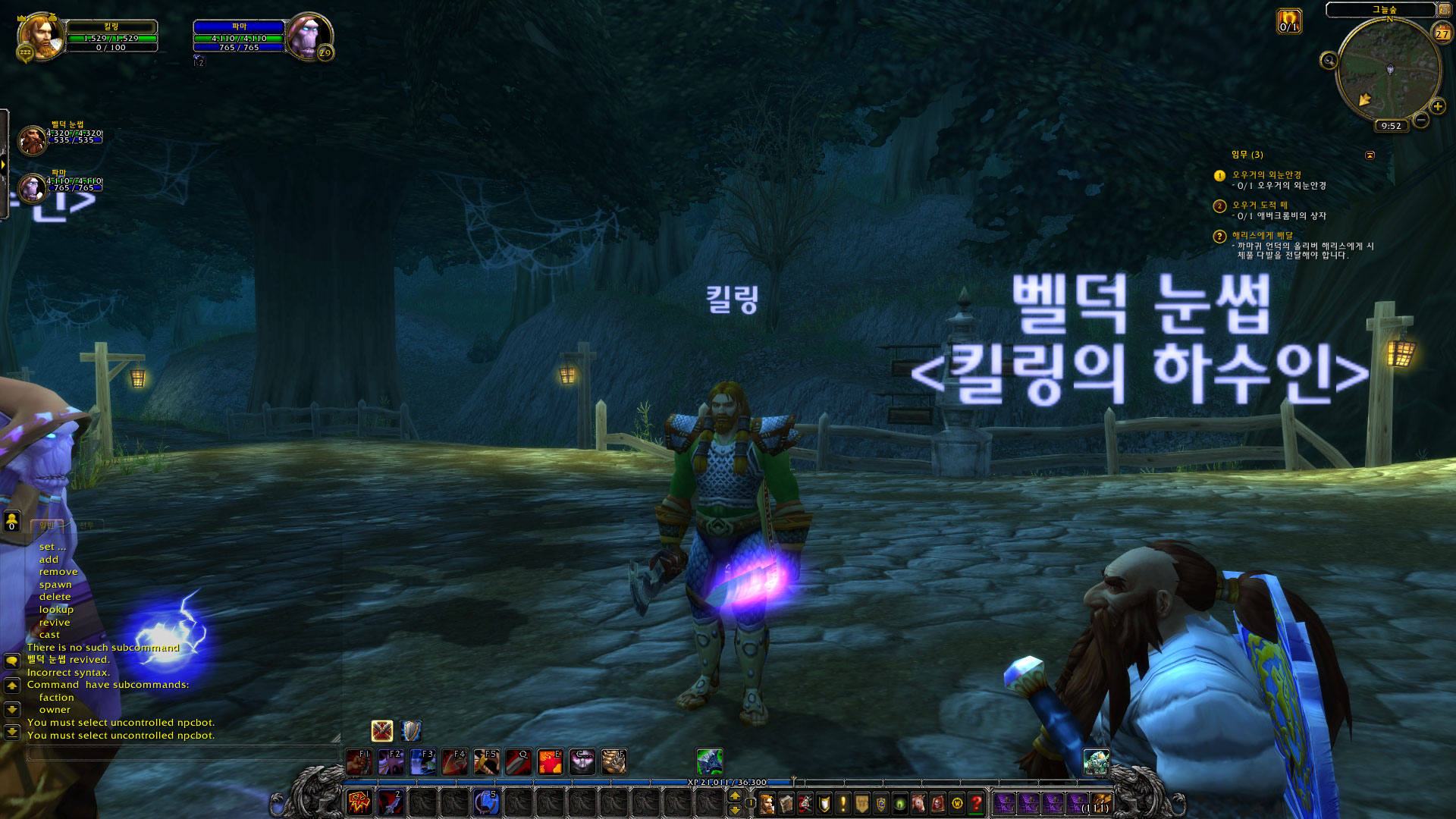Collapse the 임무 (3) objectives tracker
The height and width of the screenshot is (819, 1456).
[x=1370, y=155]
